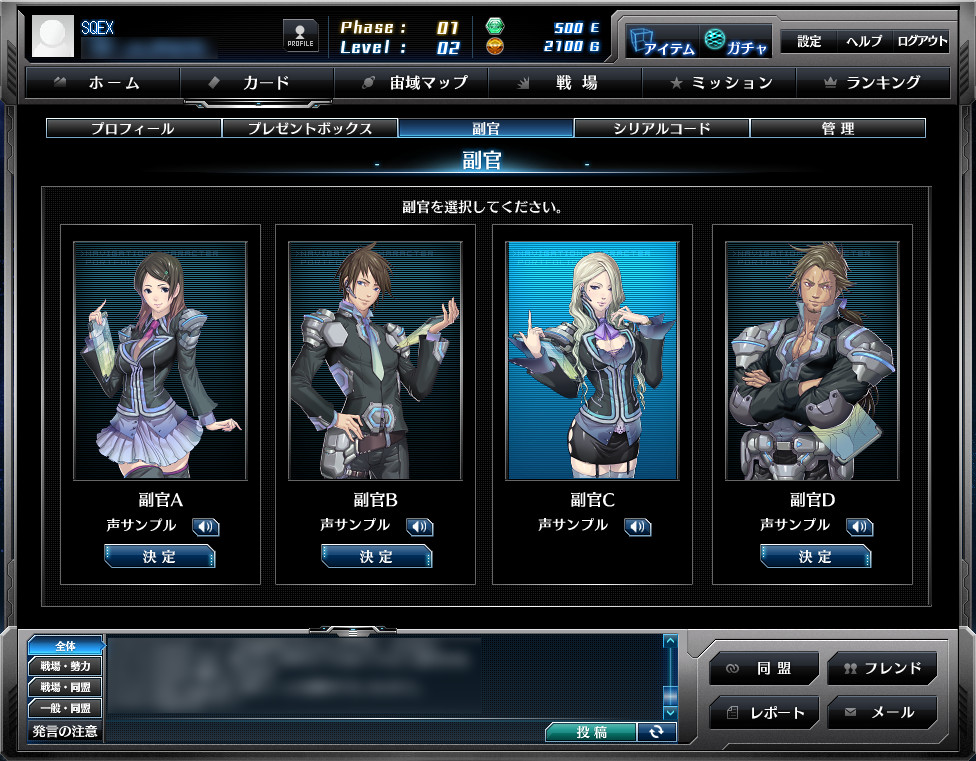Open the ホーム main menu

coord(102,83)
